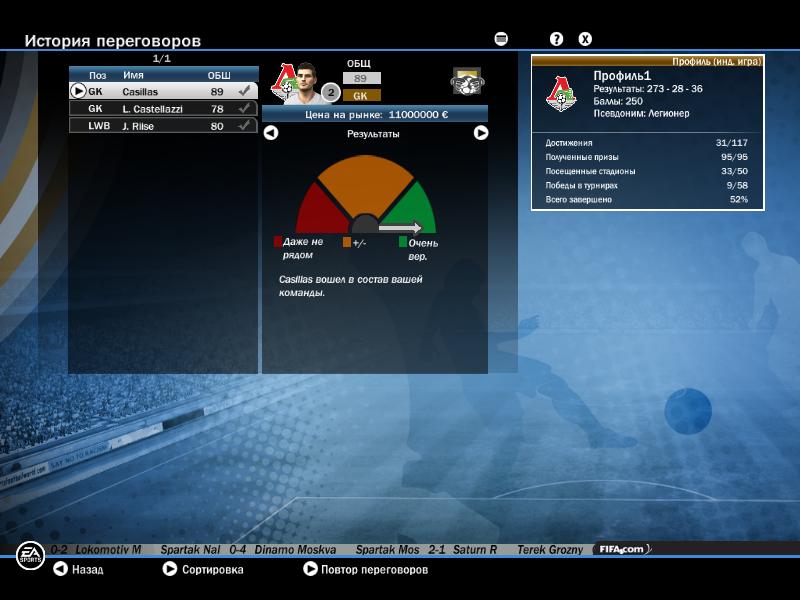Show next page with right arrow by Результаты
This screenshot has width=800, height=600.
coord(481,133)
